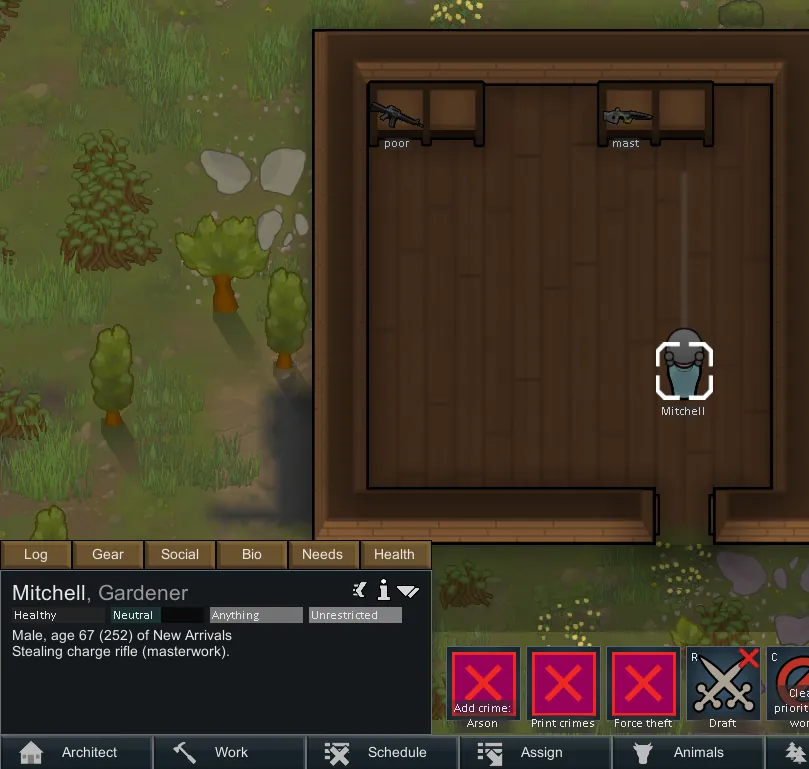The width and height of the screenshot is (809, 769).
Task: Toggle Draft for Mitchell
Action: click(x=723, y=689)
